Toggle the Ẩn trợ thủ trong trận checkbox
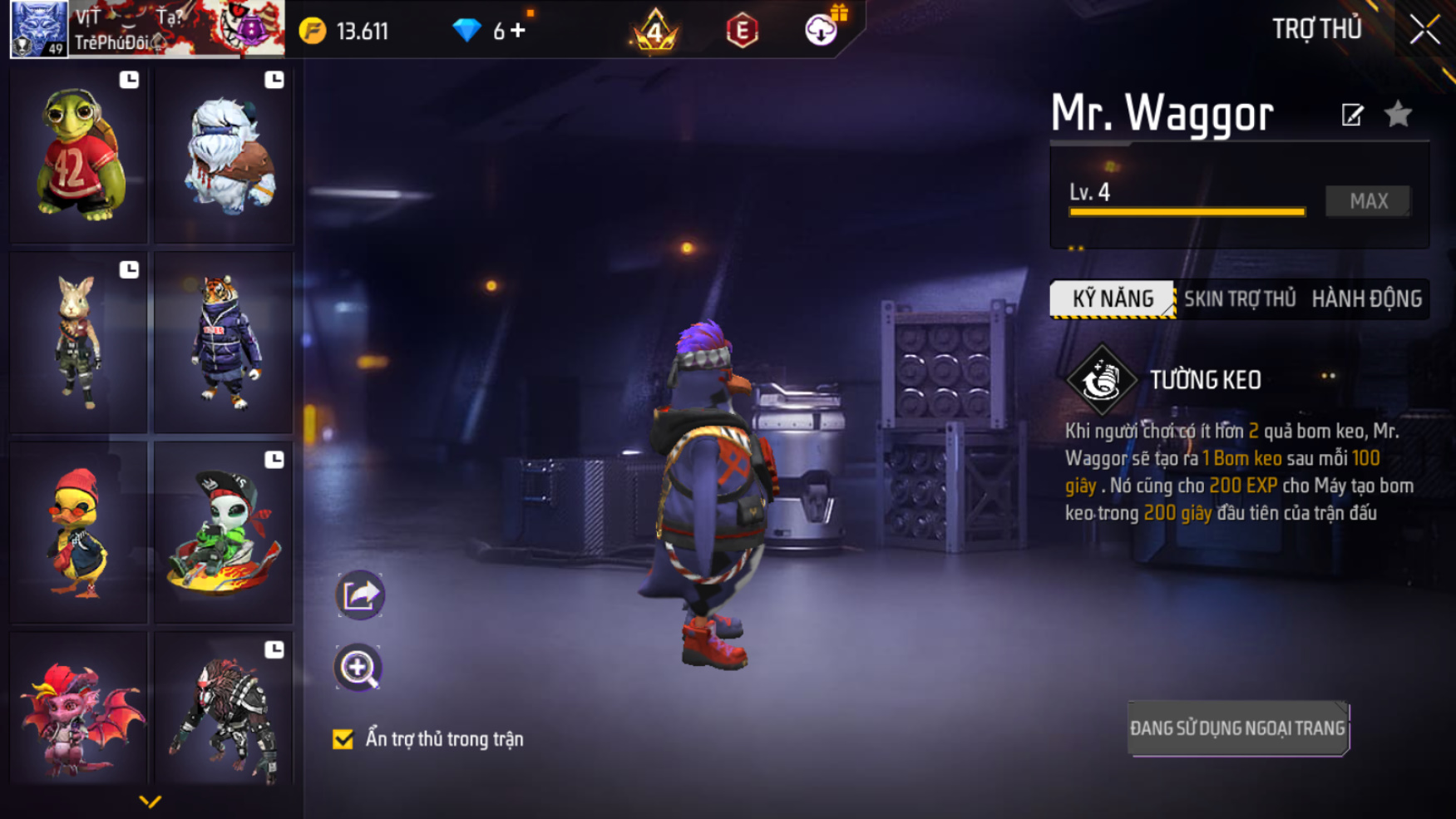Image resolution: width=1456 pixels, height=819 pixels. point(343,739)
